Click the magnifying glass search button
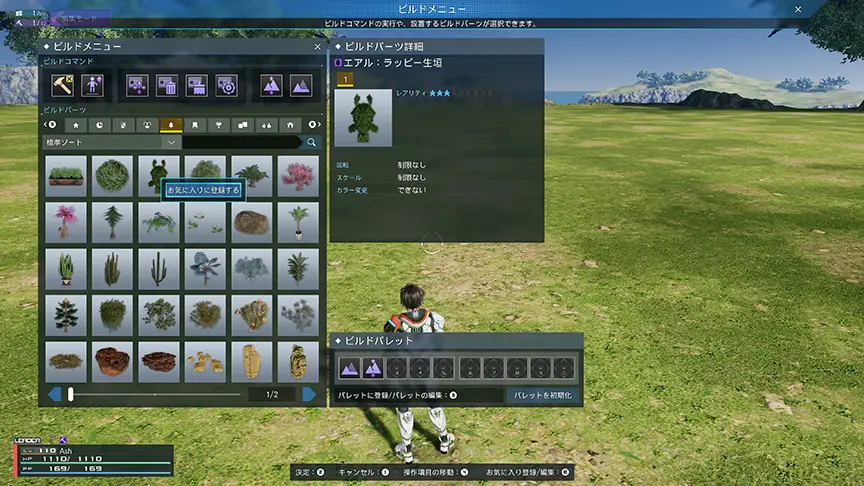Viewport: 864px width, 486px height. tap(311, 143)
